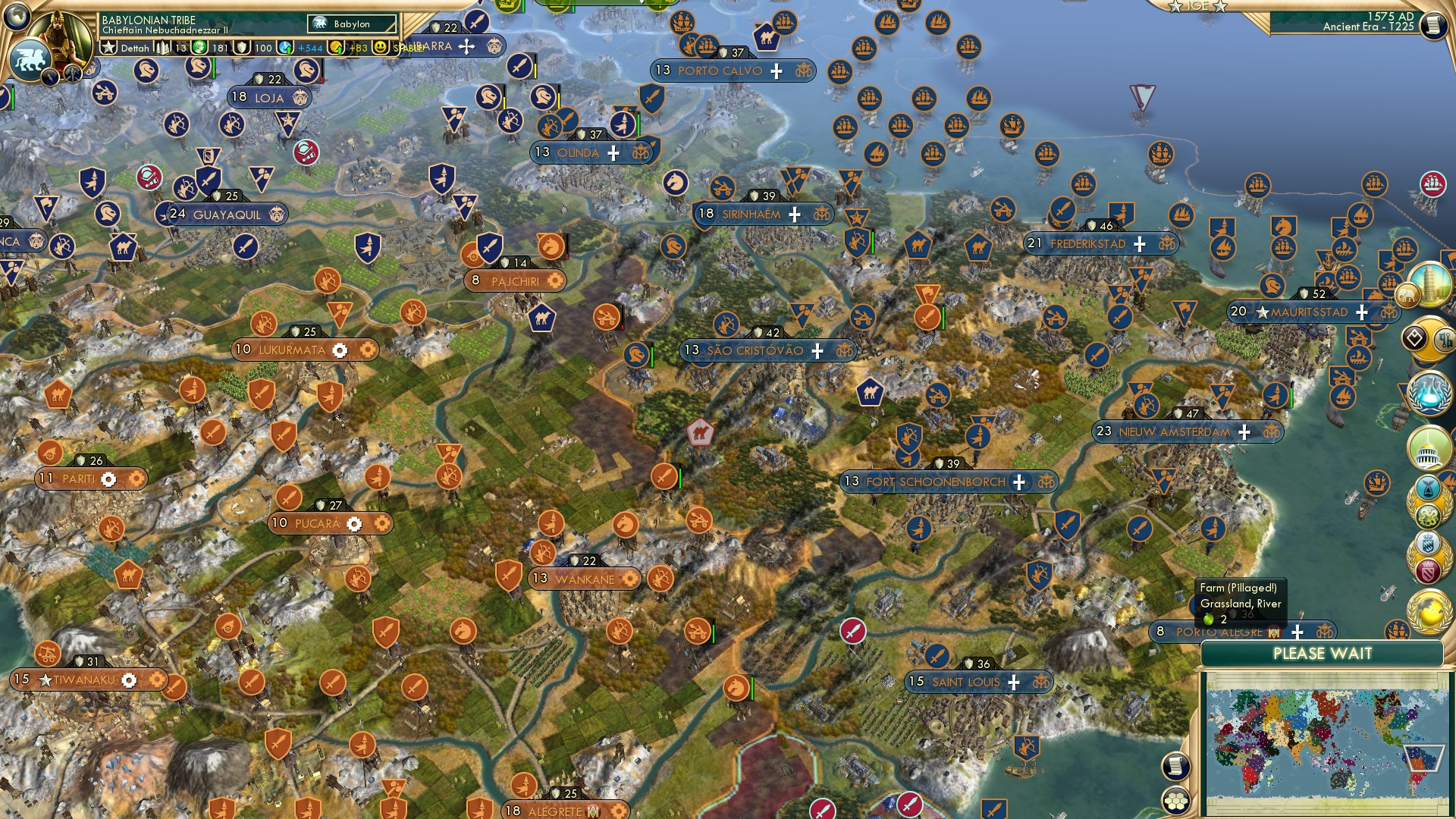1456x819 pixels.
Task: Click the Babylon selector in the top banner
Action: pyautogui.click(x=351, y=24)
